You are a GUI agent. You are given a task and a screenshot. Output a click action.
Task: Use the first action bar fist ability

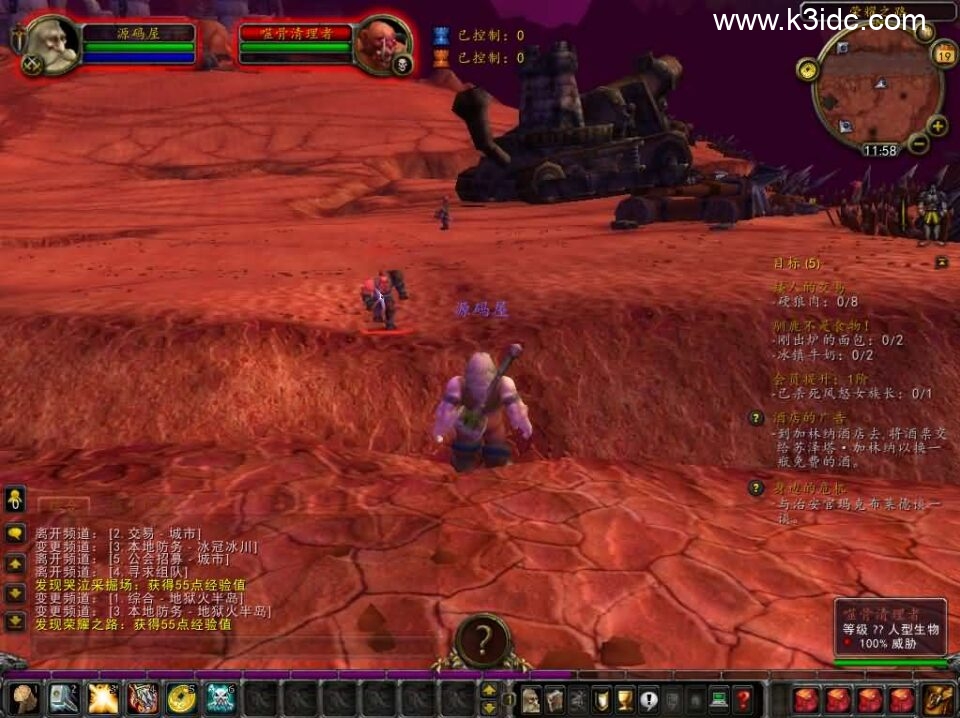pos(25,697)
